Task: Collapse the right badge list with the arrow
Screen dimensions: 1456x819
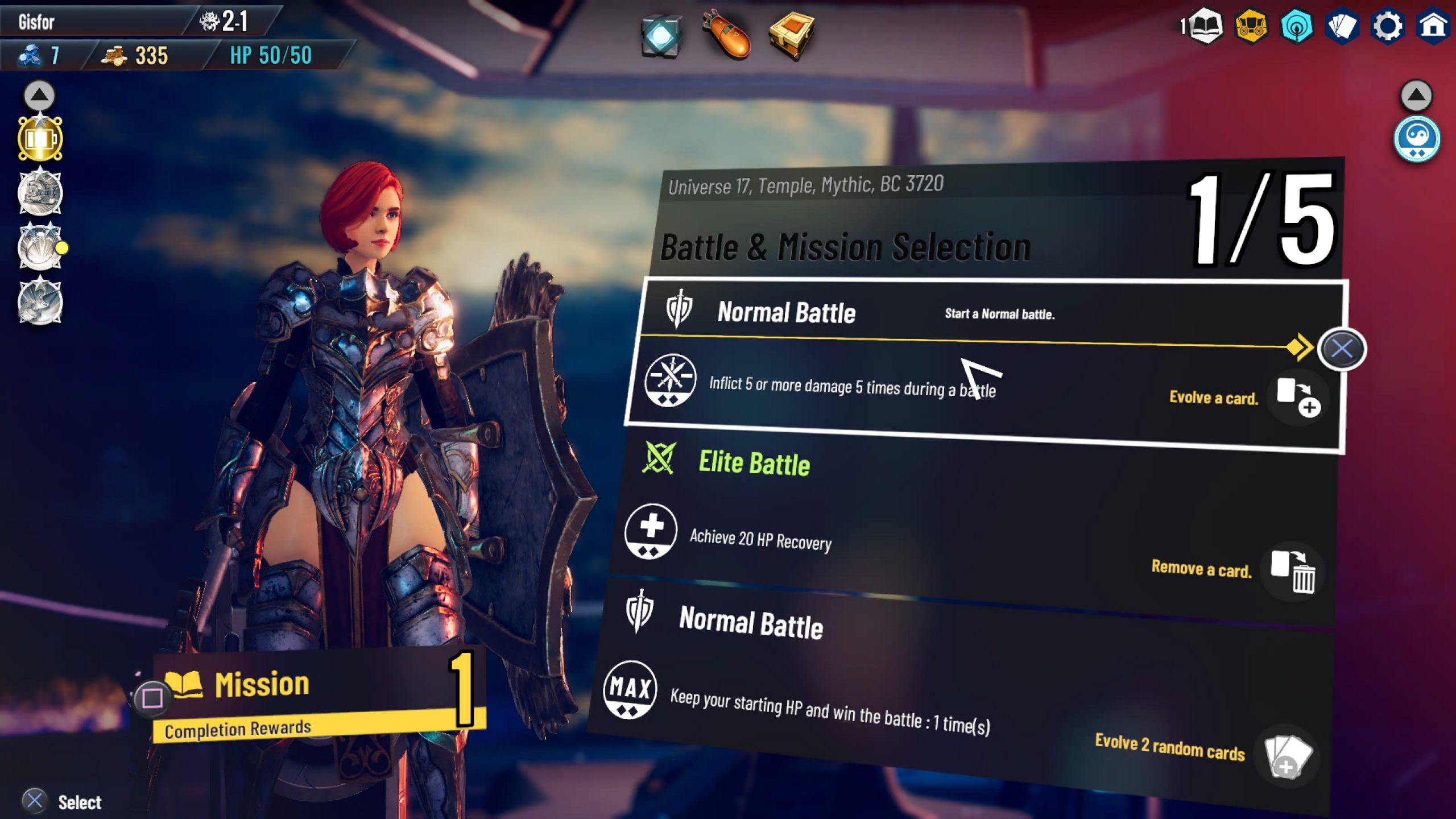Action: point(1416,95)
